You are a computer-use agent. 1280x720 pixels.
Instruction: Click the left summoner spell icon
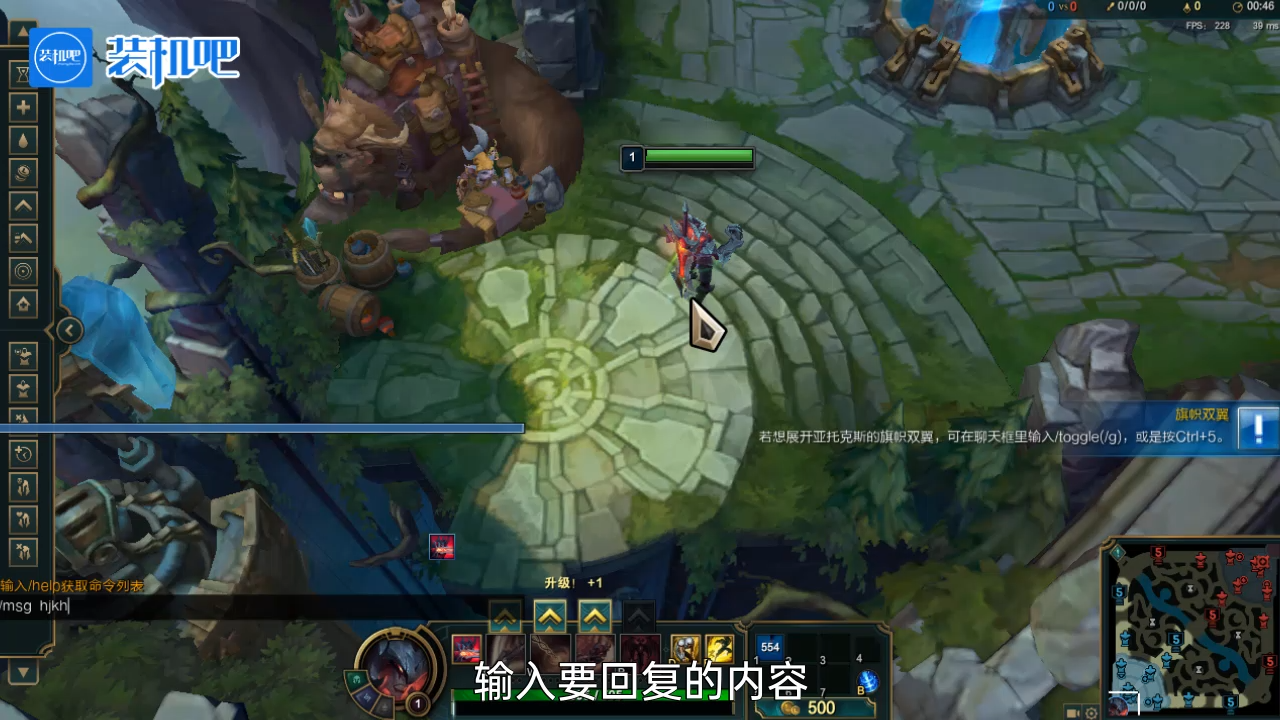pyautogui.click(x=686, y=650)
